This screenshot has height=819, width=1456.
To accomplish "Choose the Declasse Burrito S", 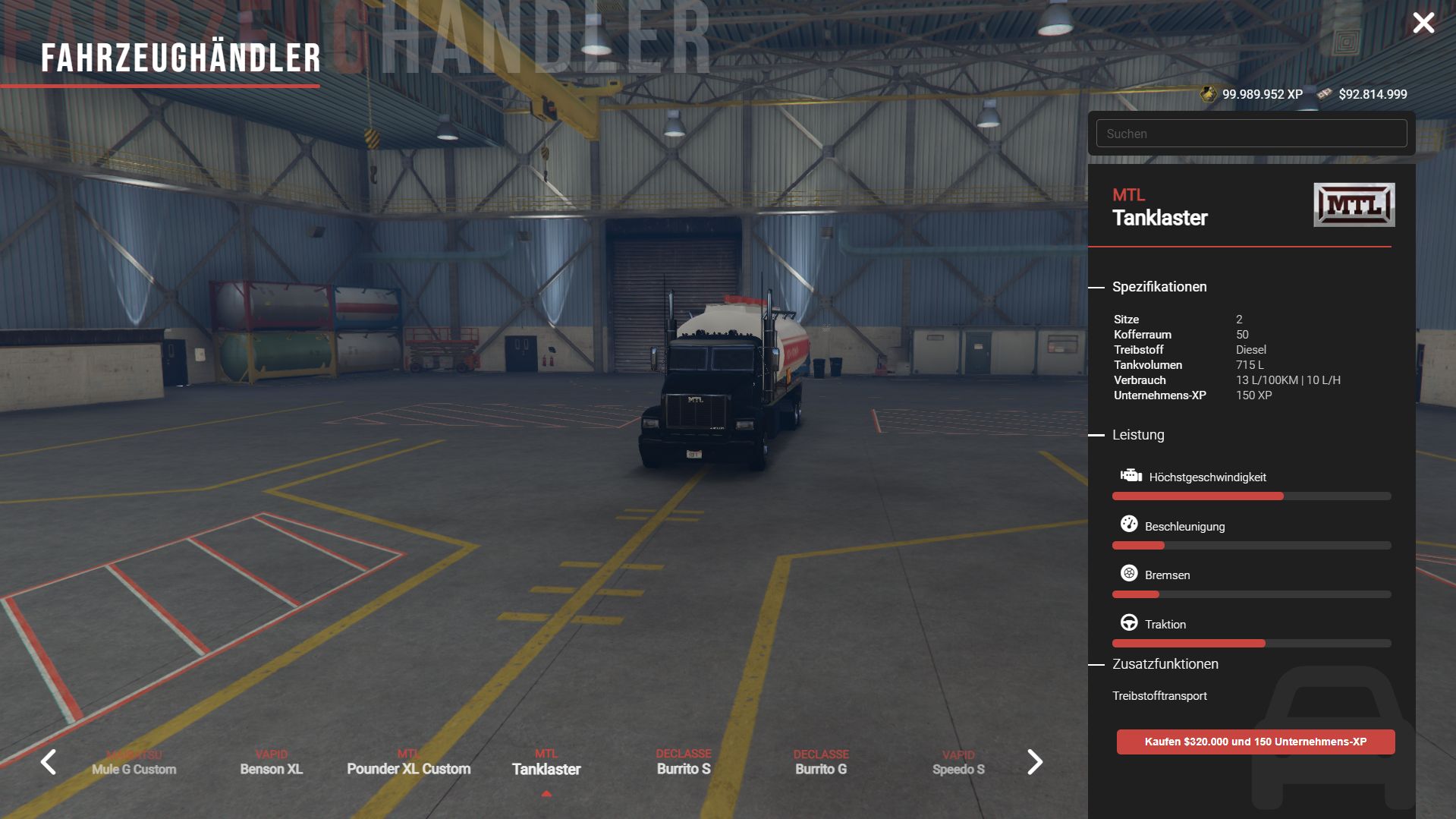I will point(684,764).
